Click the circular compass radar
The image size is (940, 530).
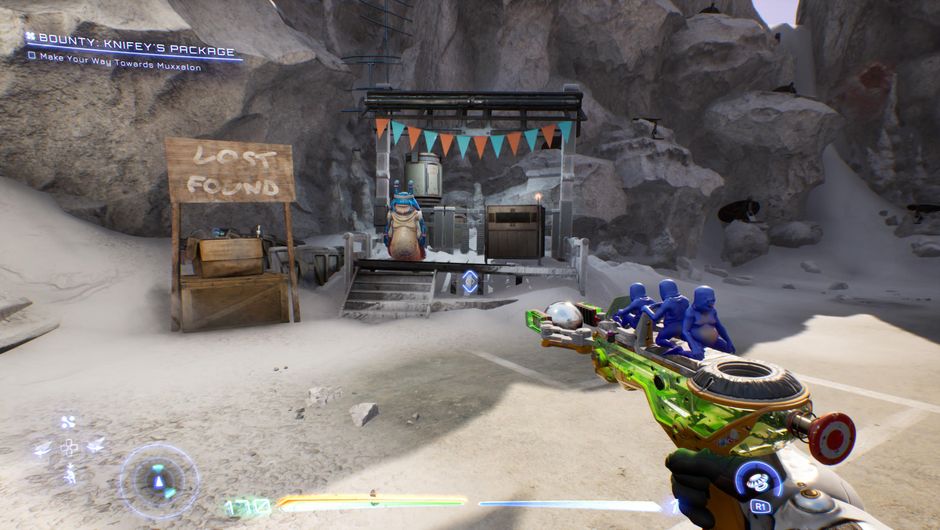[x=159, y=481]
